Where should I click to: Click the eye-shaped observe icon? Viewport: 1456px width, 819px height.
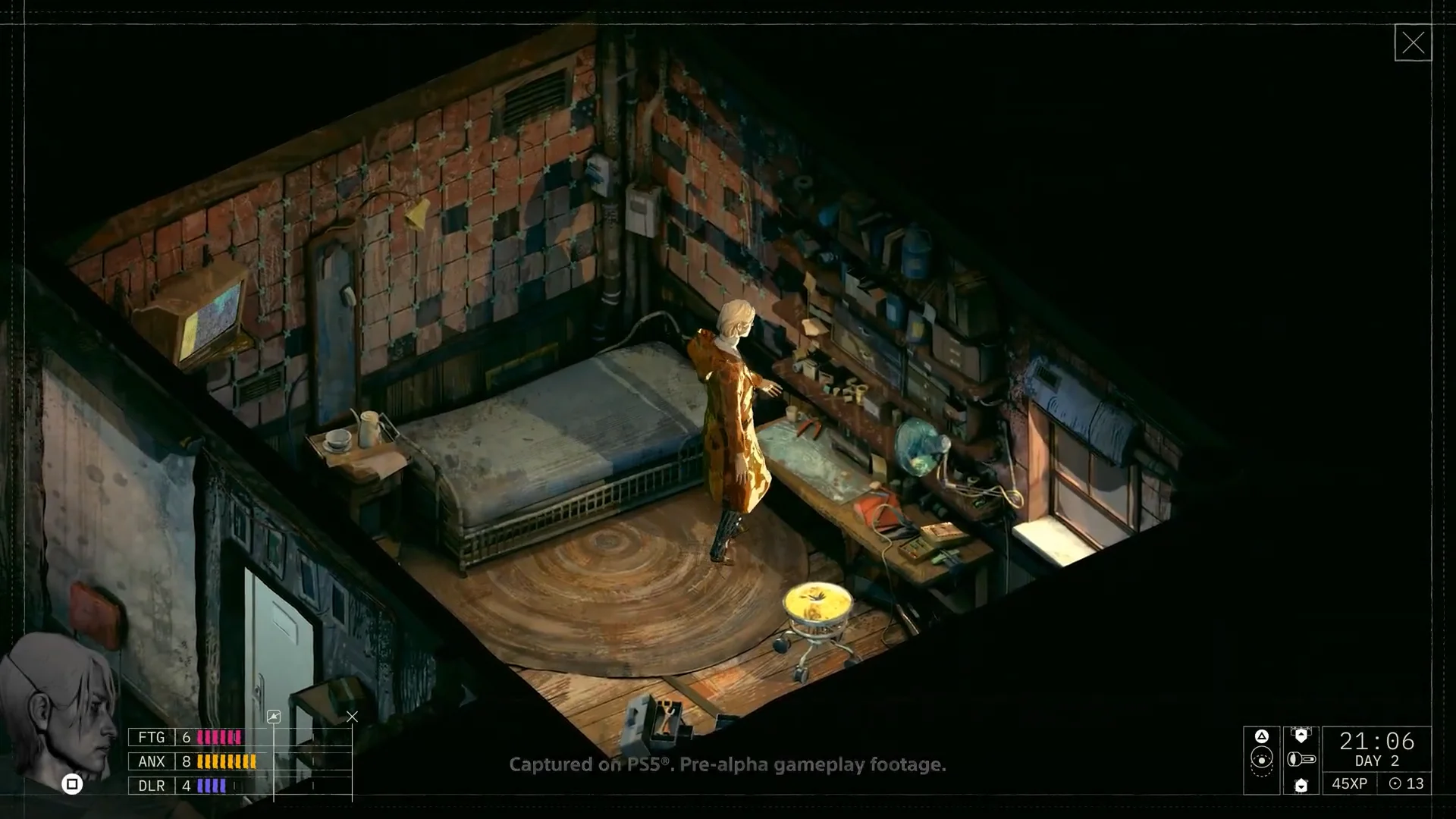coord(1261,760)
